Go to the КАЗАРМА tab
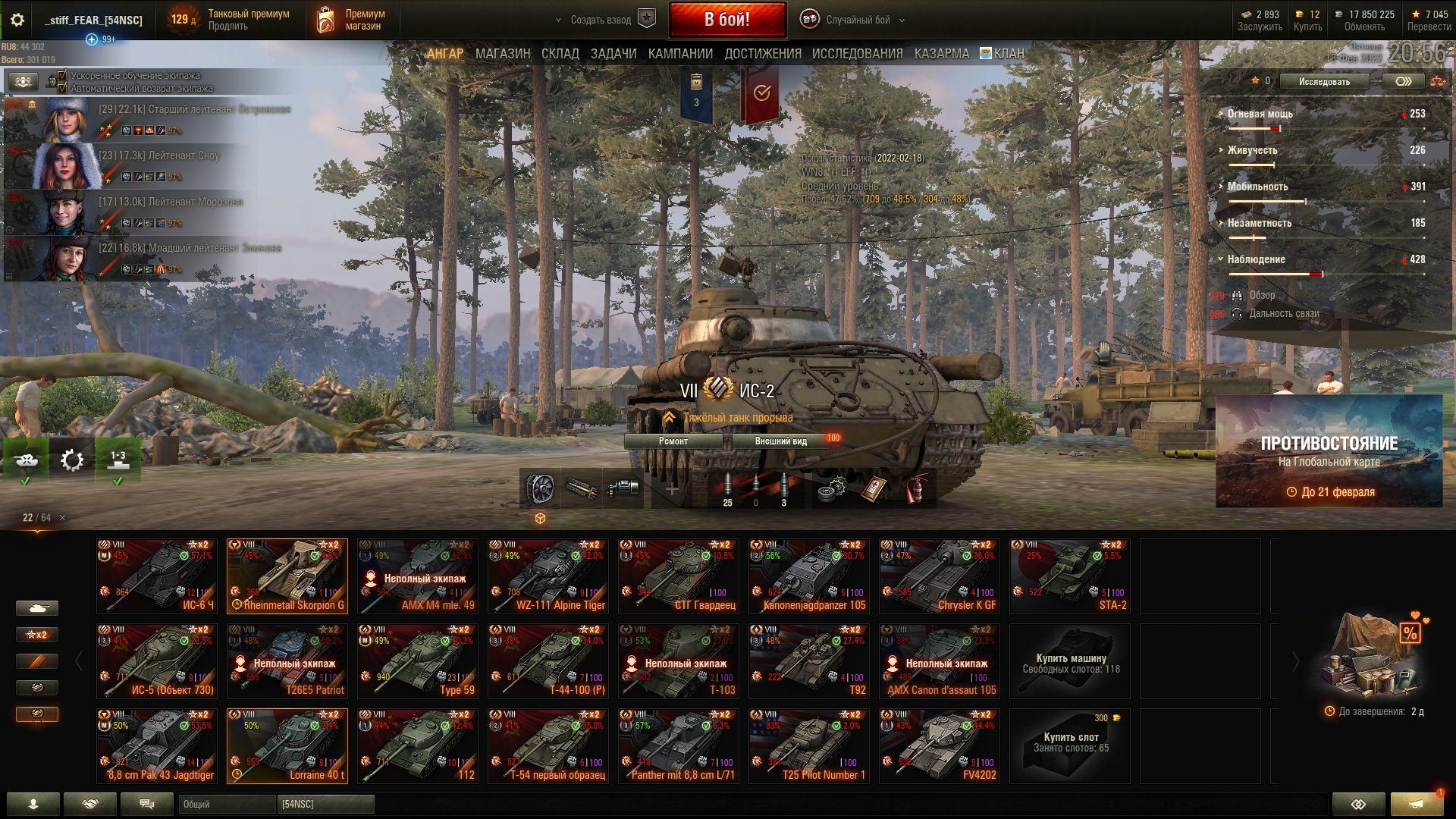Viewport: 1456px width, 819px height. click(x=941, y=54)
